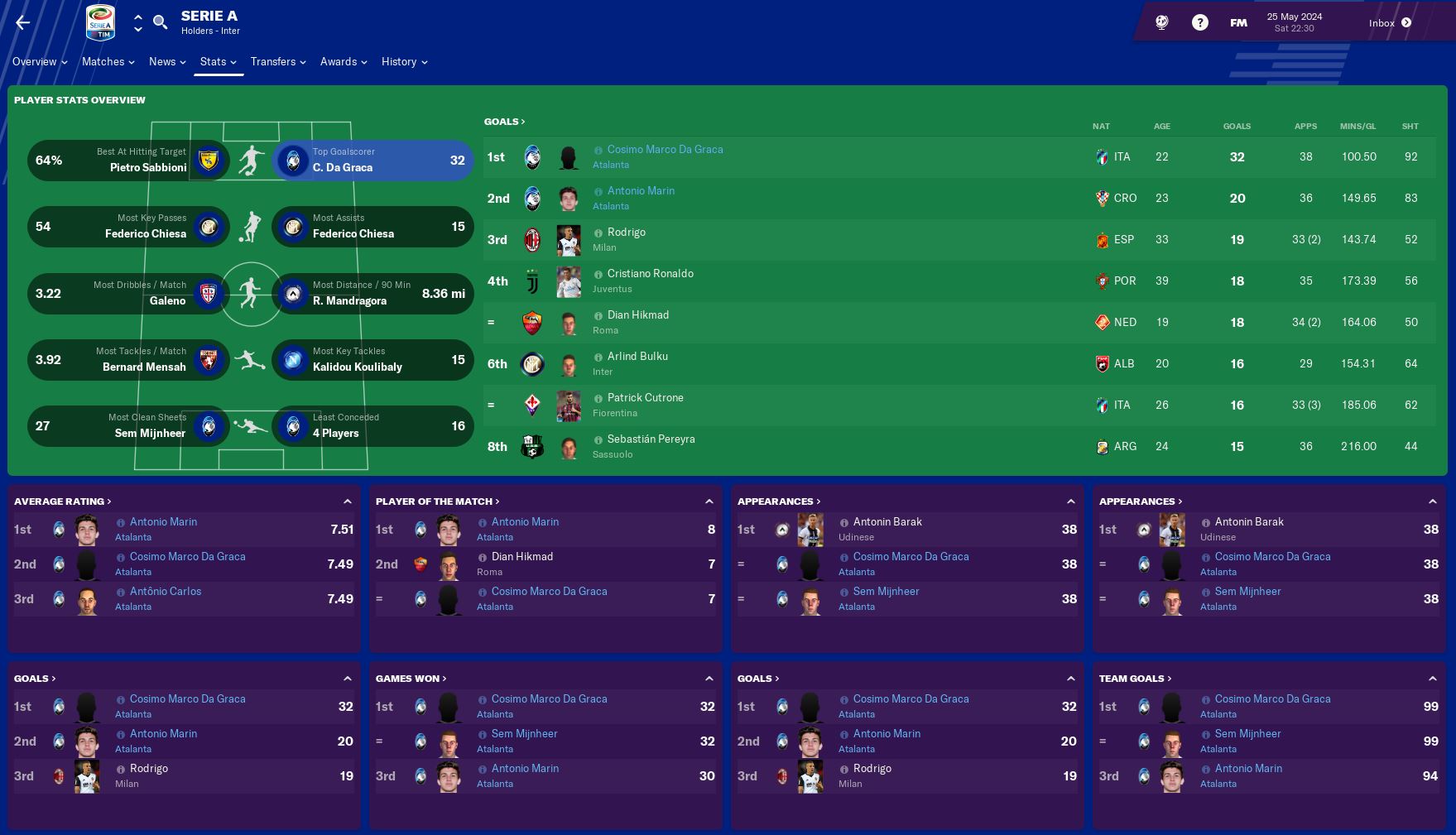Open the Overview dropdown menu
This screenshot has height=835, width=1456.
click(x=35, y=61)
